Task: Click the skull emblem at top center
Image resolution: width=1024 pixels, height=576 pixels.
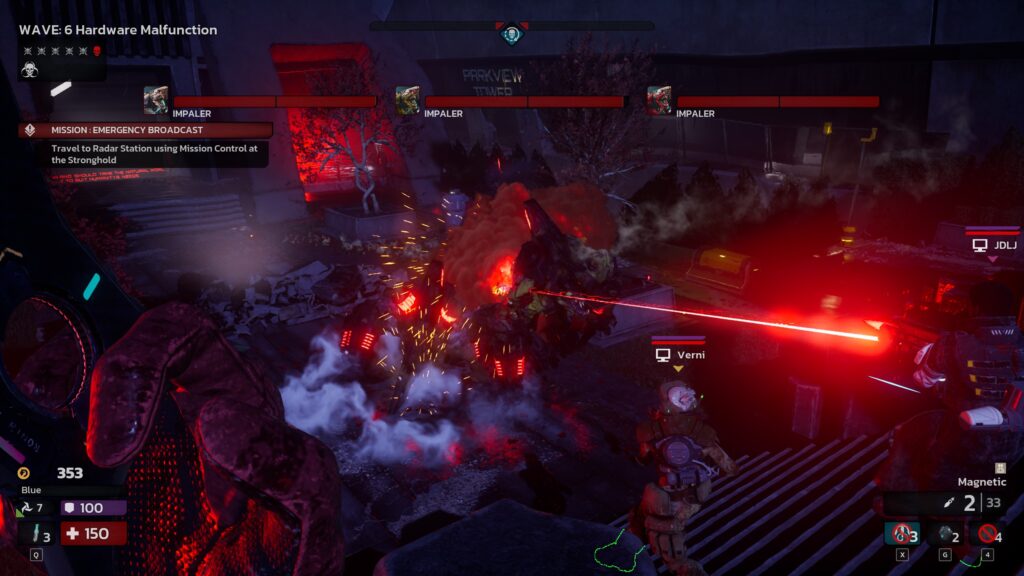Action: (512, 35)
